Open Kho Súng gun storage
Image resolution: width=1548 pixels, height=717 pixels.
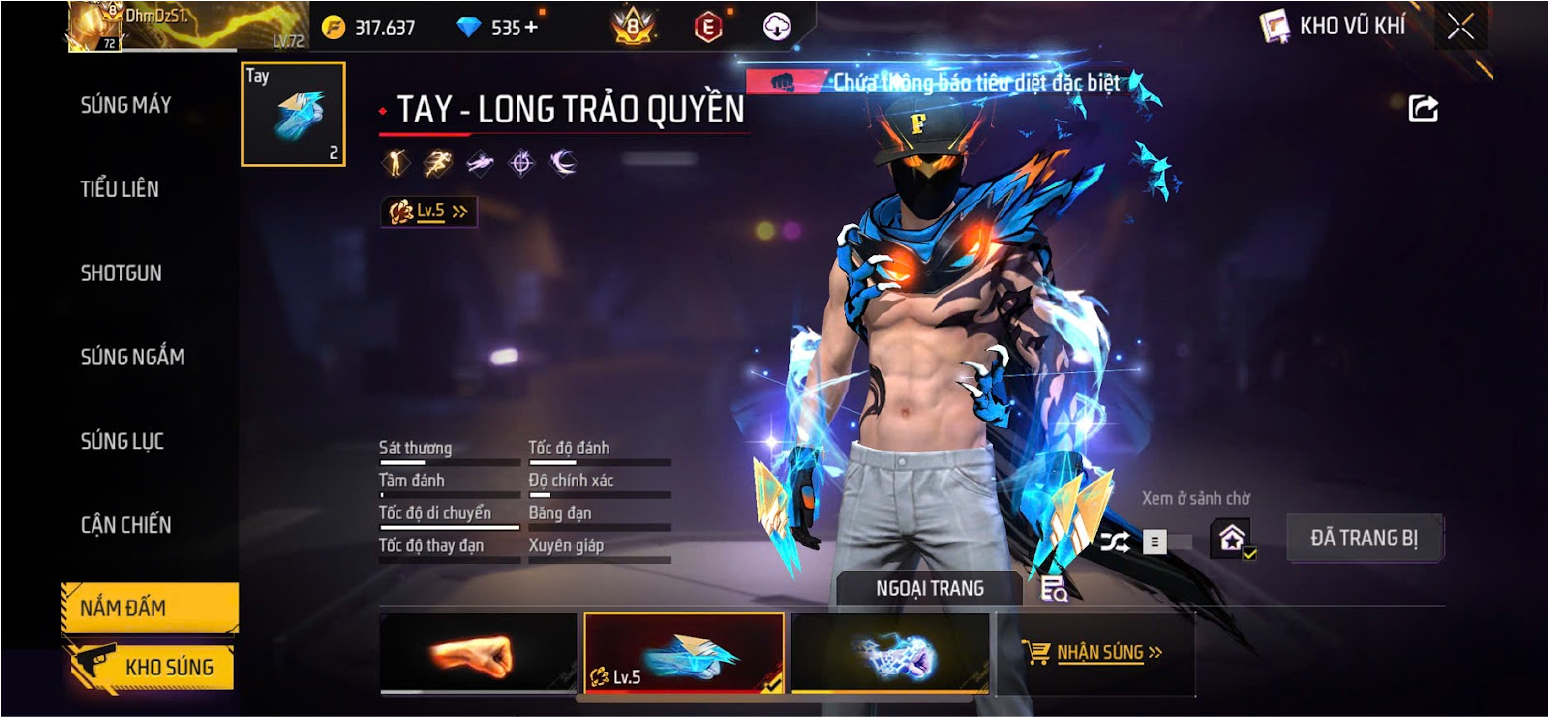click(x=150, y=667)
